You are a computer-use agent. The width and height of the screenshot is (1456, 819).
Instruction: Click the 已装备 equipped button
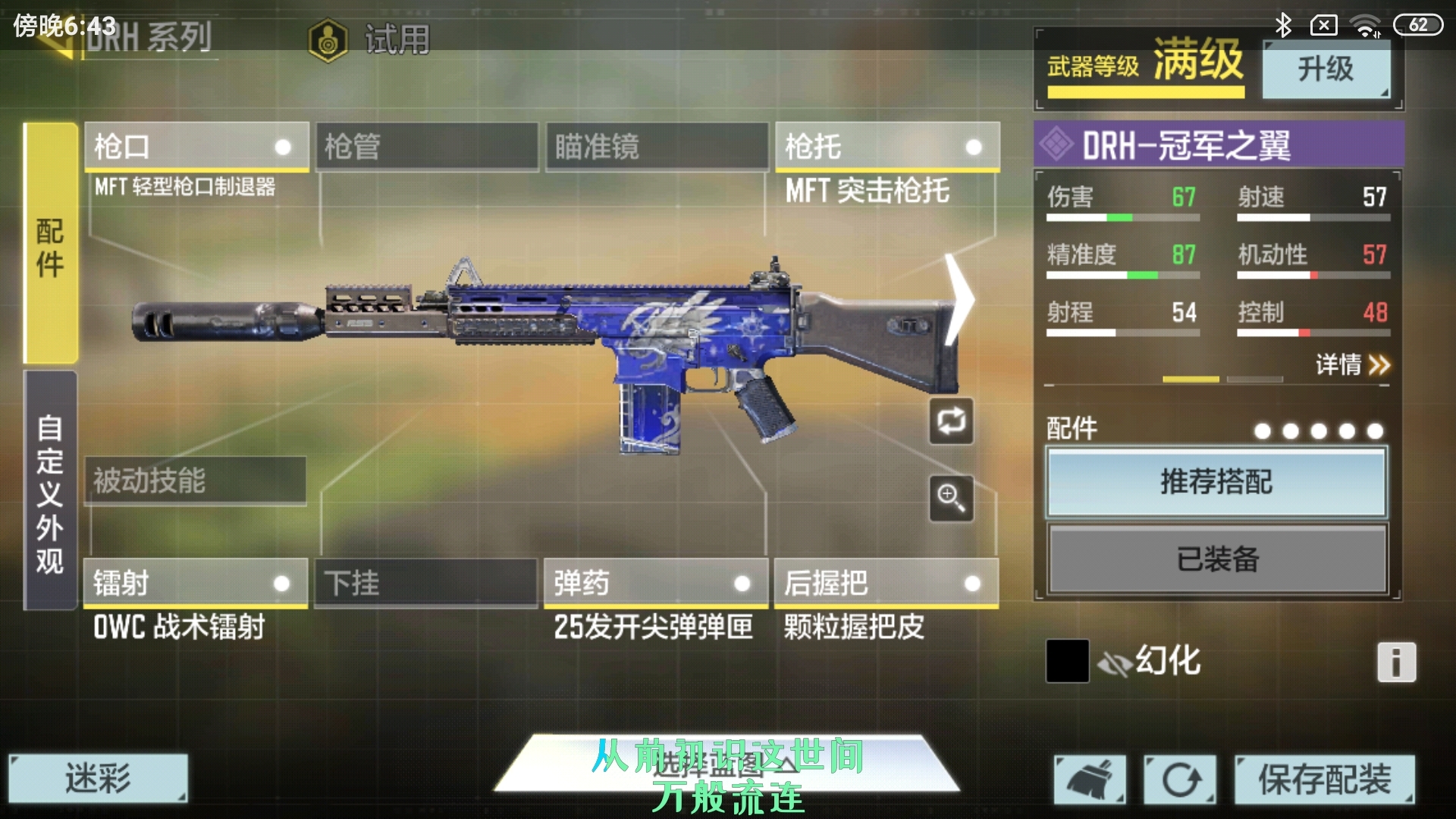(1216, 559)
